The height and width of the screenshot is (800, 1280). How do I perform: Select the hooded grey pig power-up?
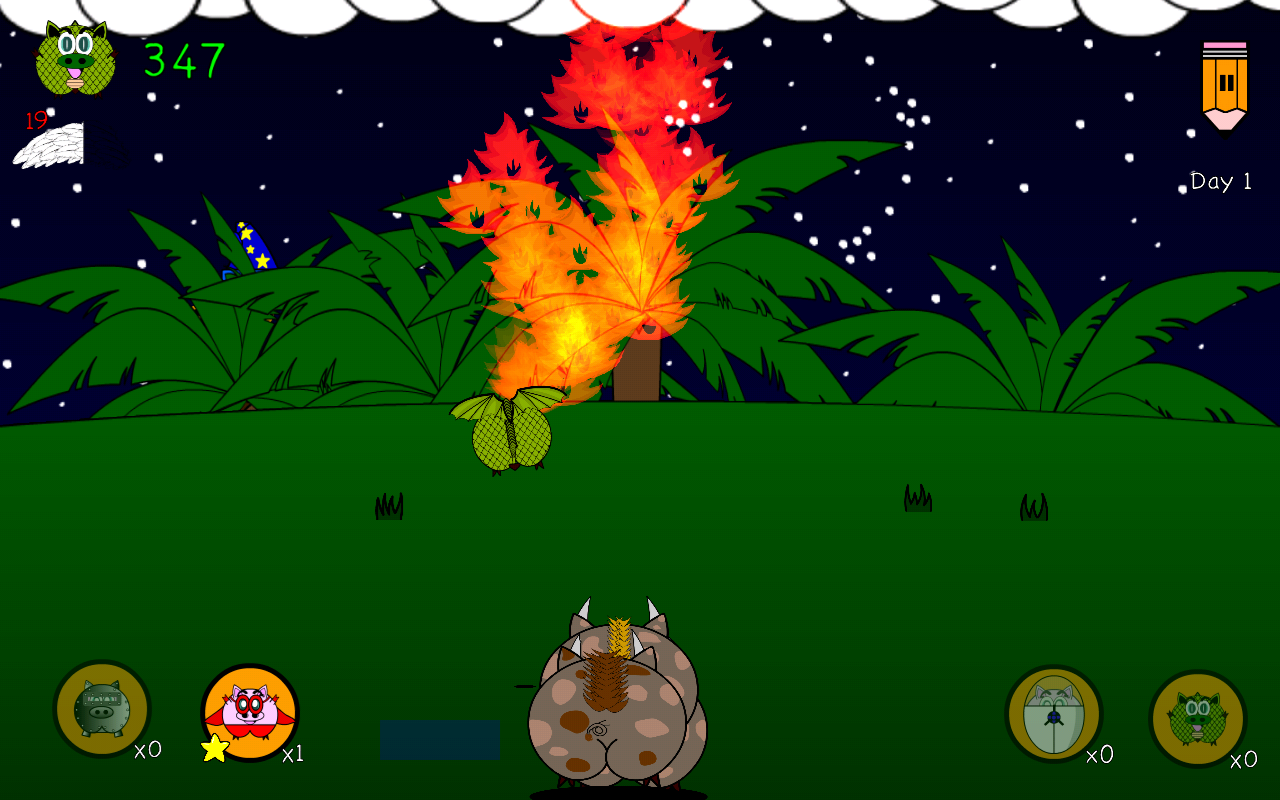point(1053,712)
